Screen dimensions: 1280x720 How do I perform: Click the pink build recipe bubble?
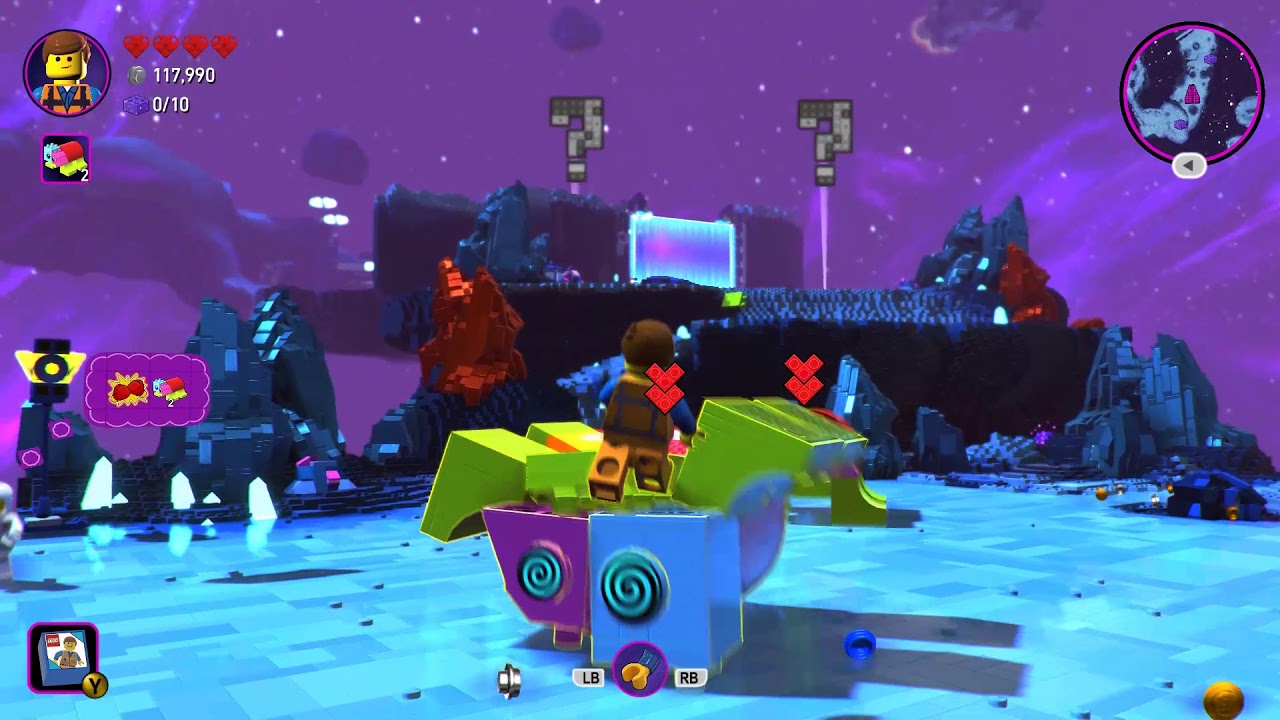(x=148, y=389)
